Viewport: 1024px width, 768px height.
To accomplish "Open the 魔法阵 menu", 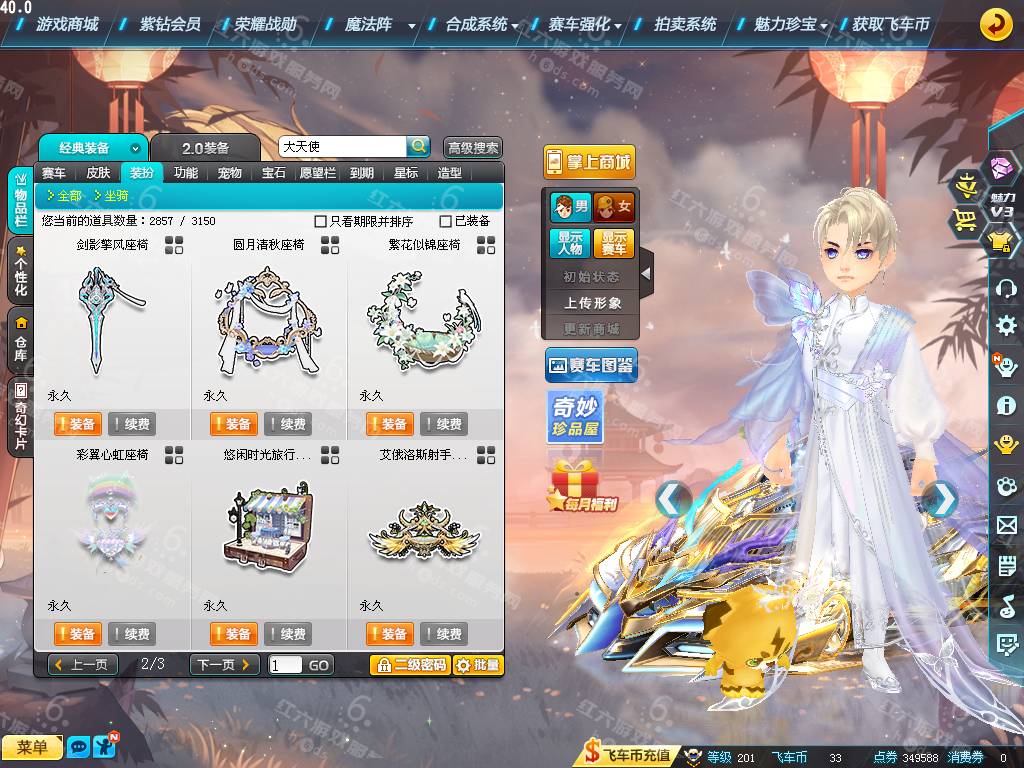I will [368, 24].
